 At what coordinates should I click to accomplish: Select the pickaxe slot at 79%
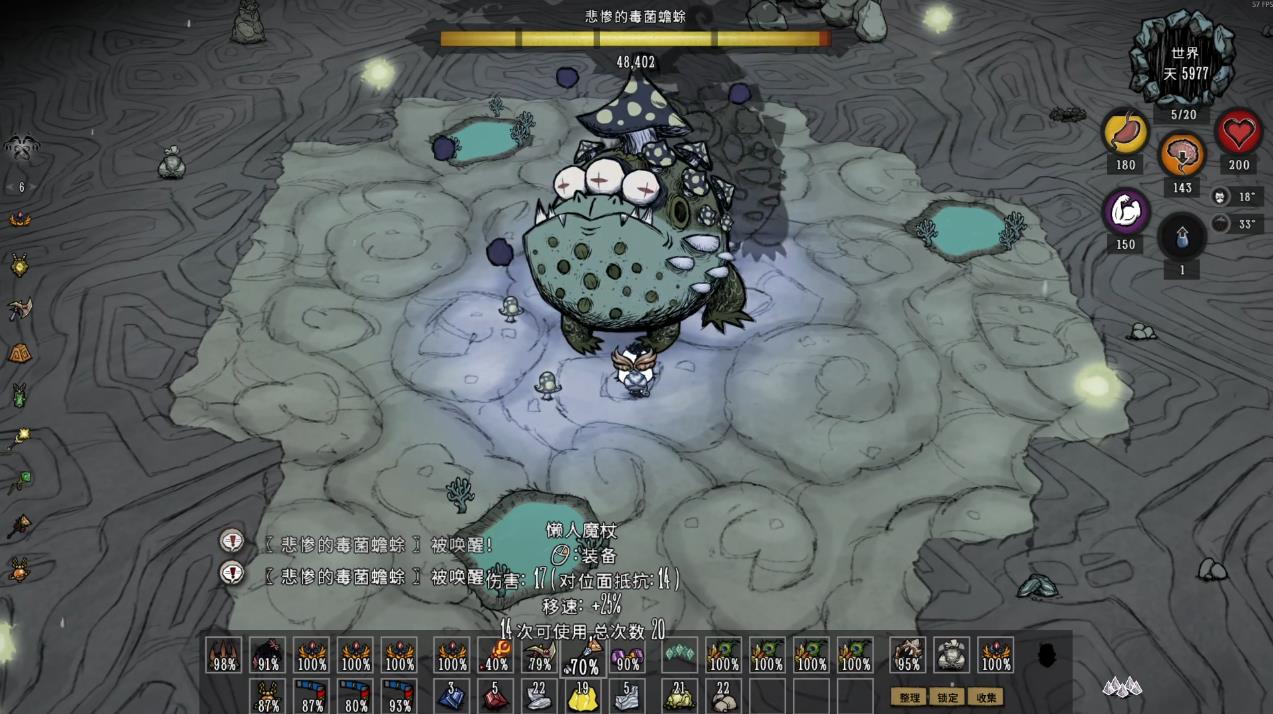[540, 655]
